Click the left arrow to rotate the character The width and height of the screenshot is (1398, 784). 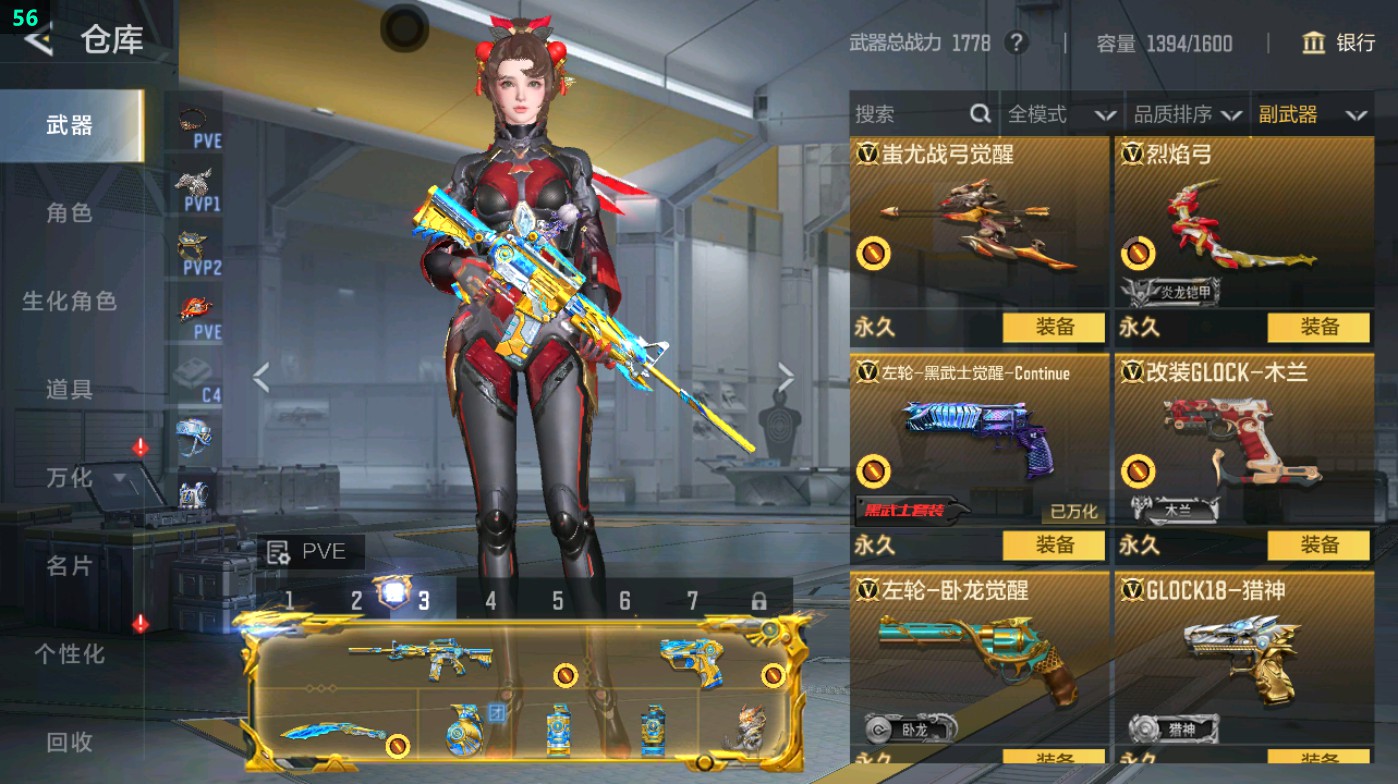pyautogui.click(x=262, y=377)
